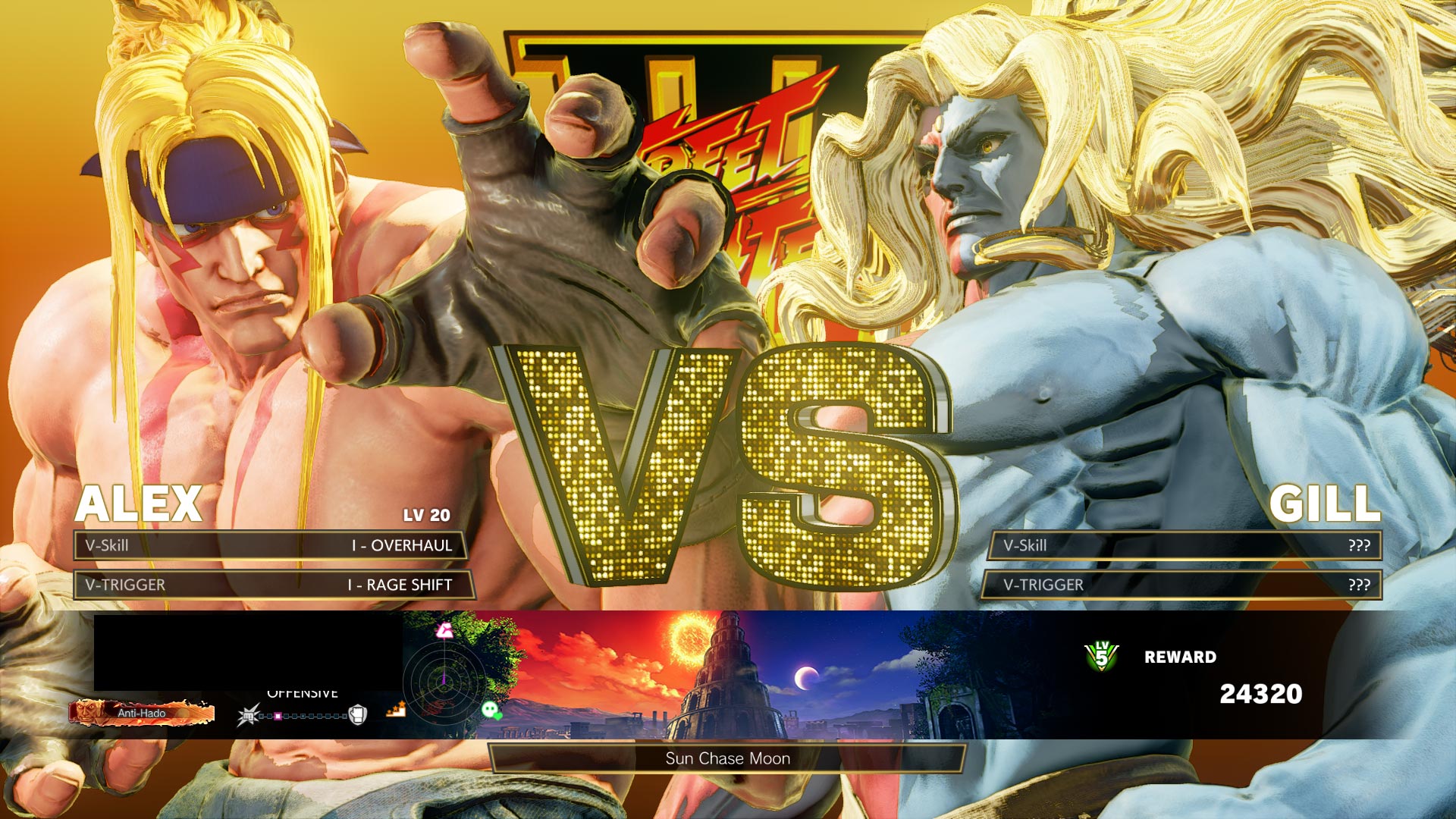Screen dimensions: 1456x819
Task: Click the Sun Chase Moon stage name banner
Action: 727,758
